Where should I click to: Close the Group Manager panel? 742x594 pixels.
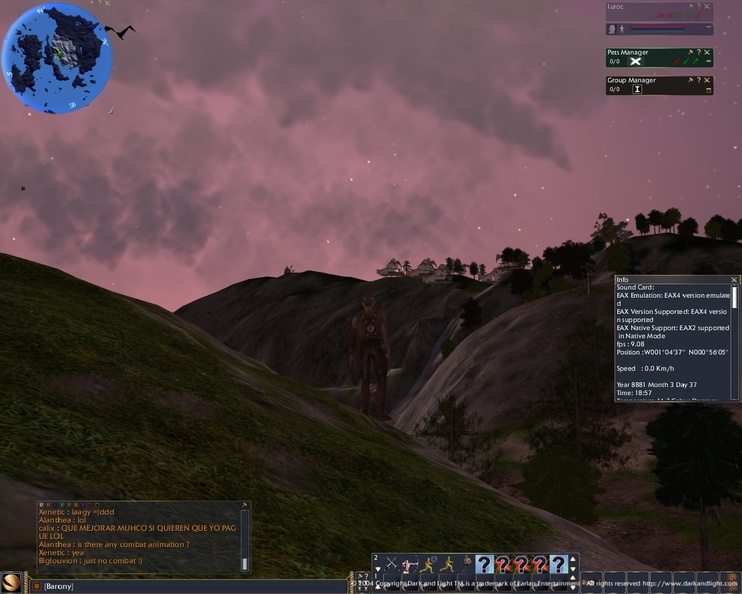tap(708, 80)
